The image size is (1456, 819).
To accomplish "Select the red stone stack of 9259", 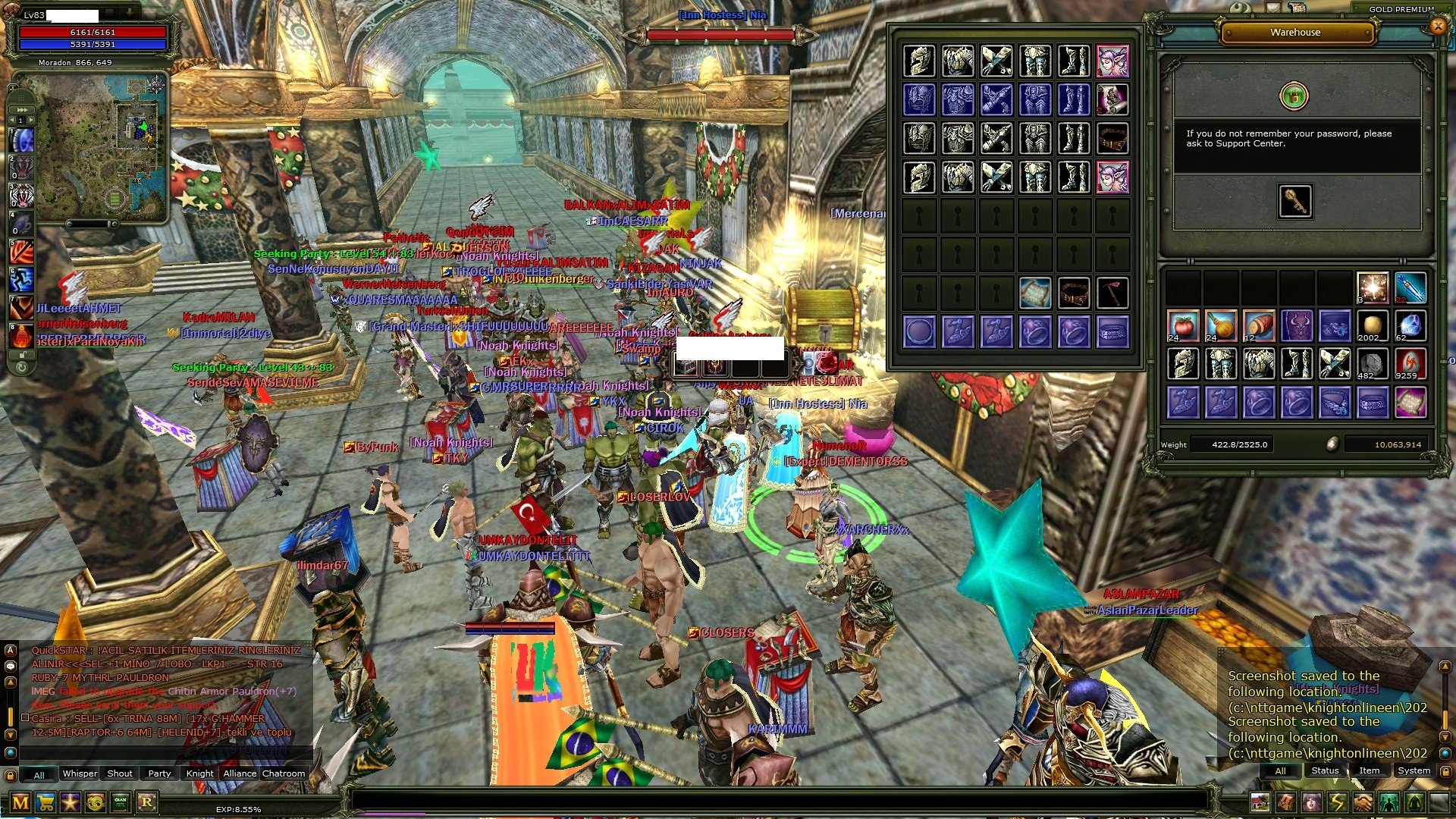I will 1410,364.
